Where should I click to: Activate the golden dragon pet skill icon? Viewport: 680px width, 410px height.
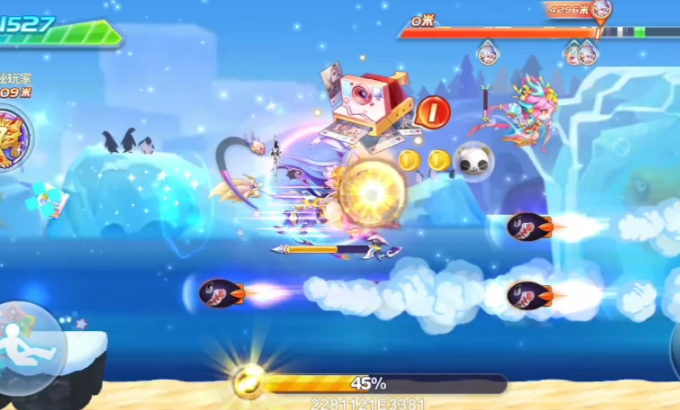point(12,140)
